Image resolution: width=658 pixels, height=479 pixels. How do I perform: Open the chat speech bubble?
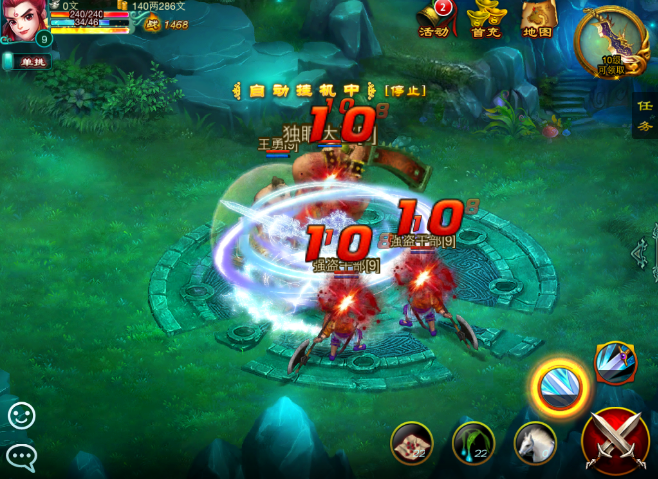21,456
